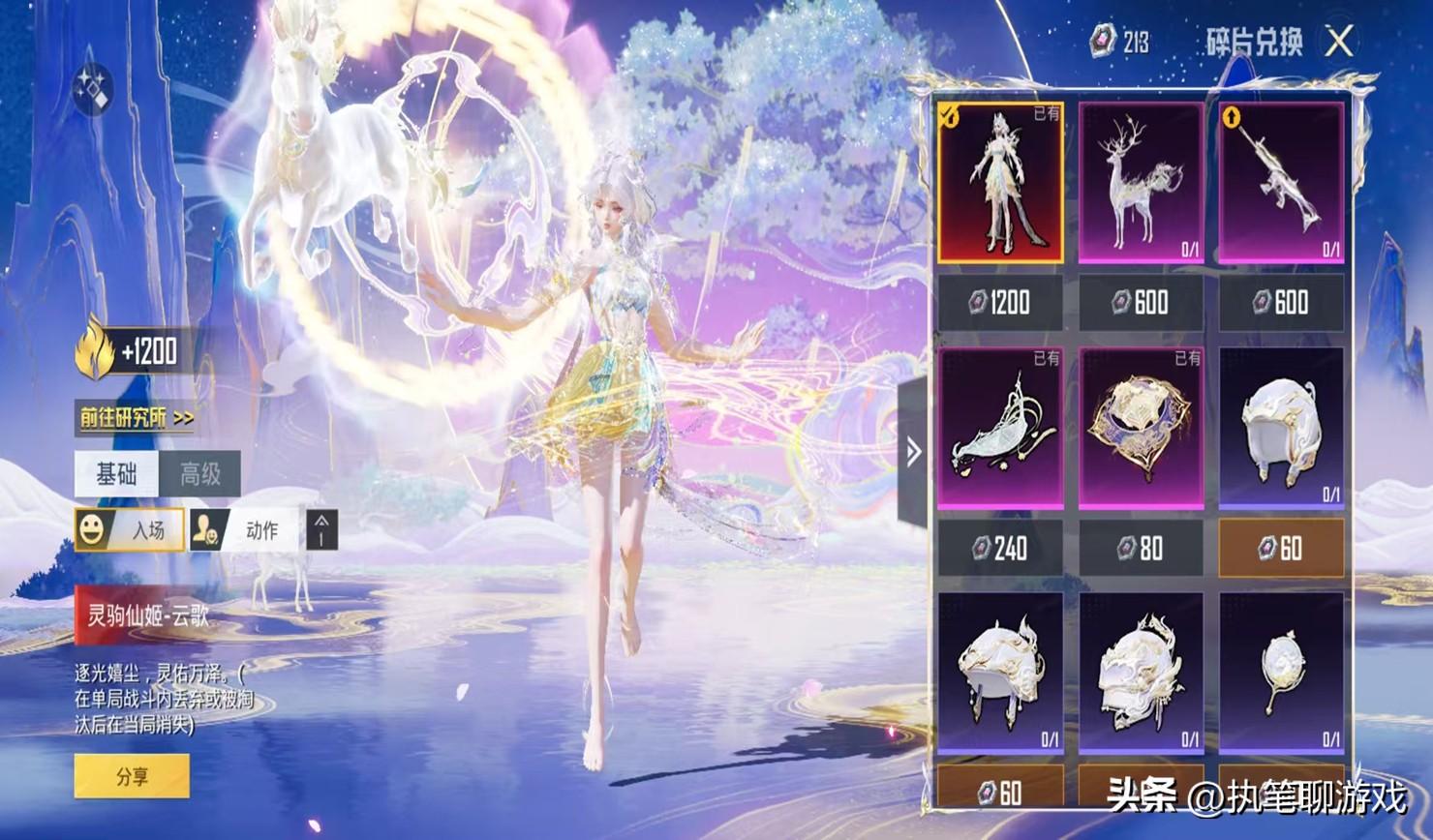This screenshot has height=840, width=1433.
Task: Pick the white feathered glider tile
Action: (x=1000, y=428)
